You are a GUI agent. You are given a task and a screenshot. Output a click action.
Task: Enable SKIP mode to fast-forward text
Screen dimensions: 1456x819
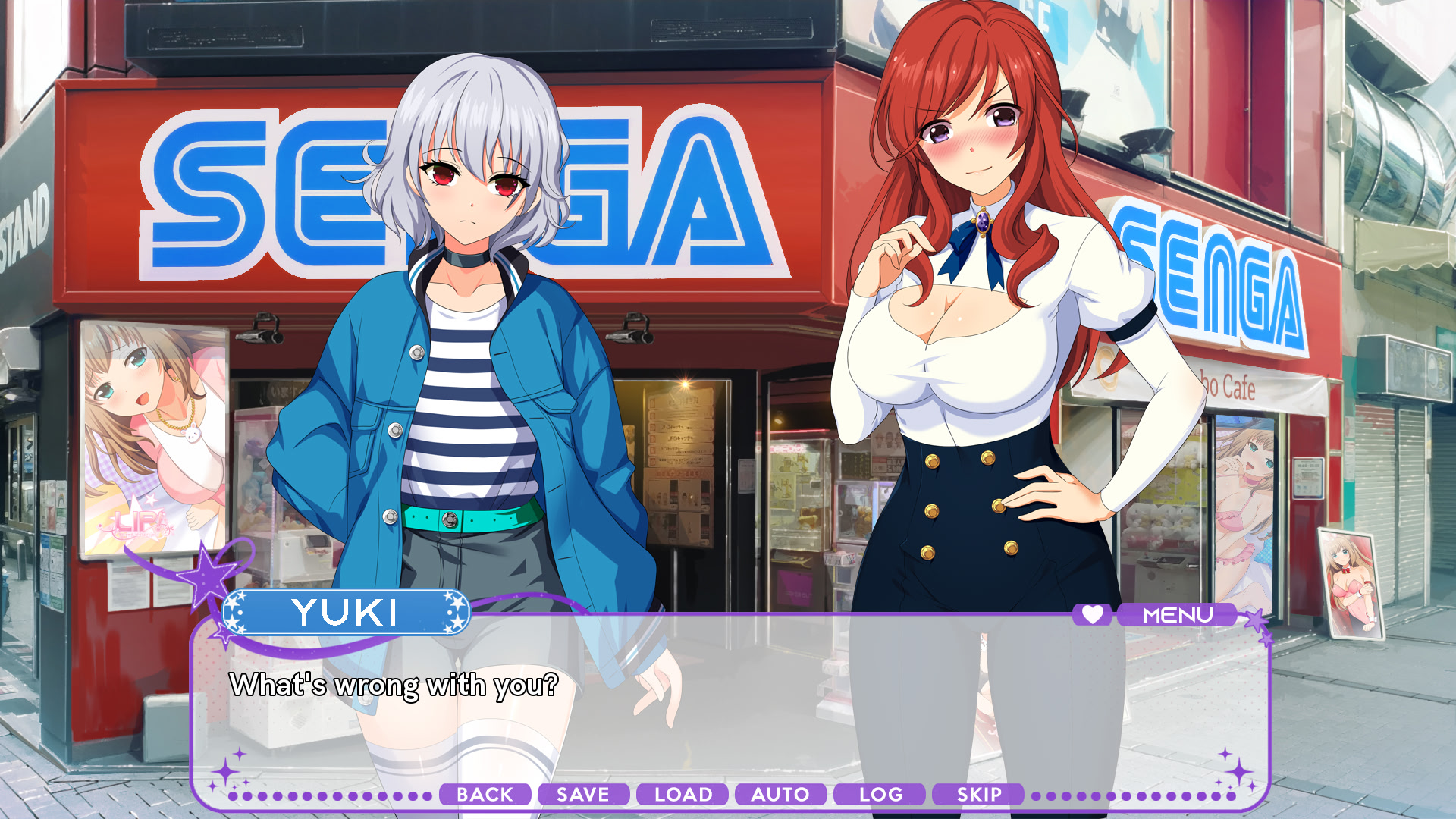pyautogui.click(x=977, y=795)
